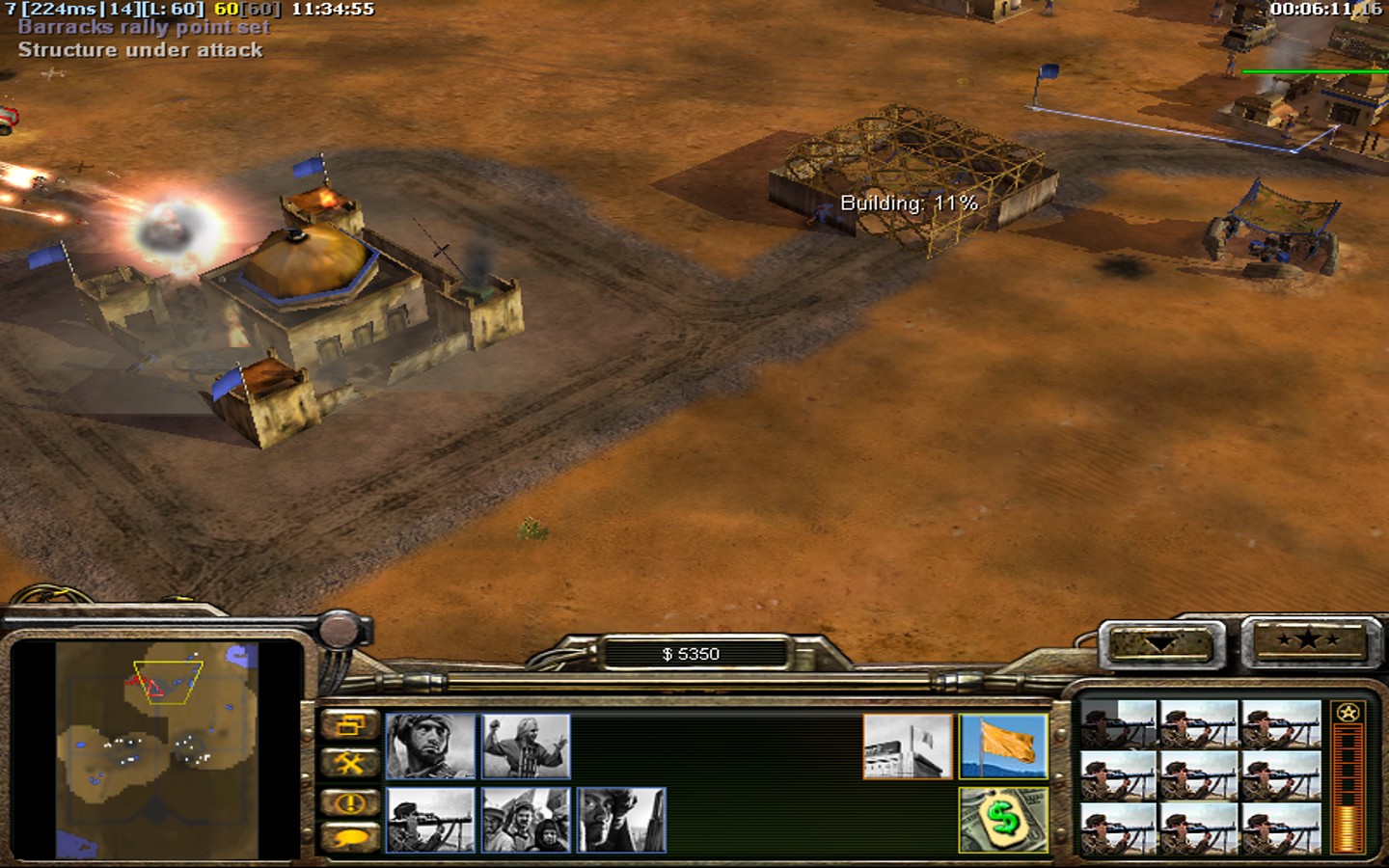Screen dimensions: 1389x868
Task: Collapse the control bar with the down arrow
Action: click(x=1161, y=643)
